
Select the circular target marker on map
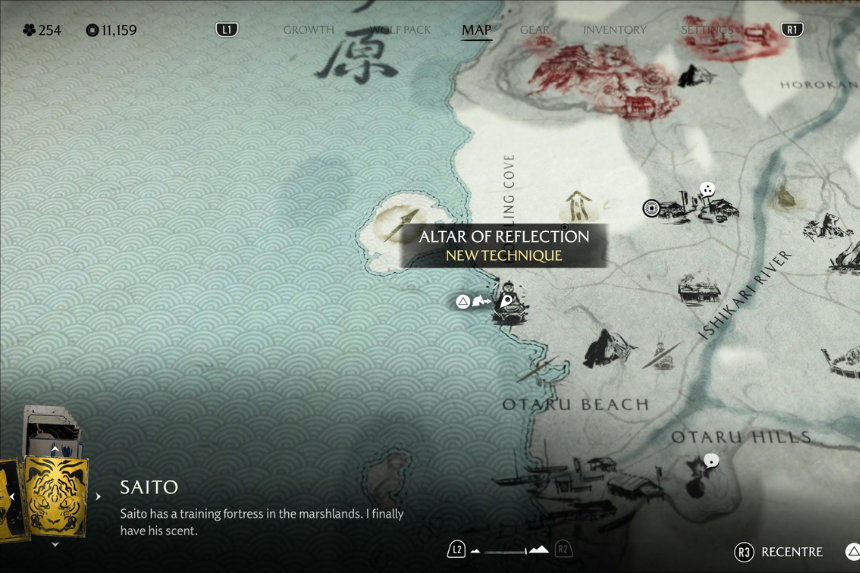click(652, 208)
